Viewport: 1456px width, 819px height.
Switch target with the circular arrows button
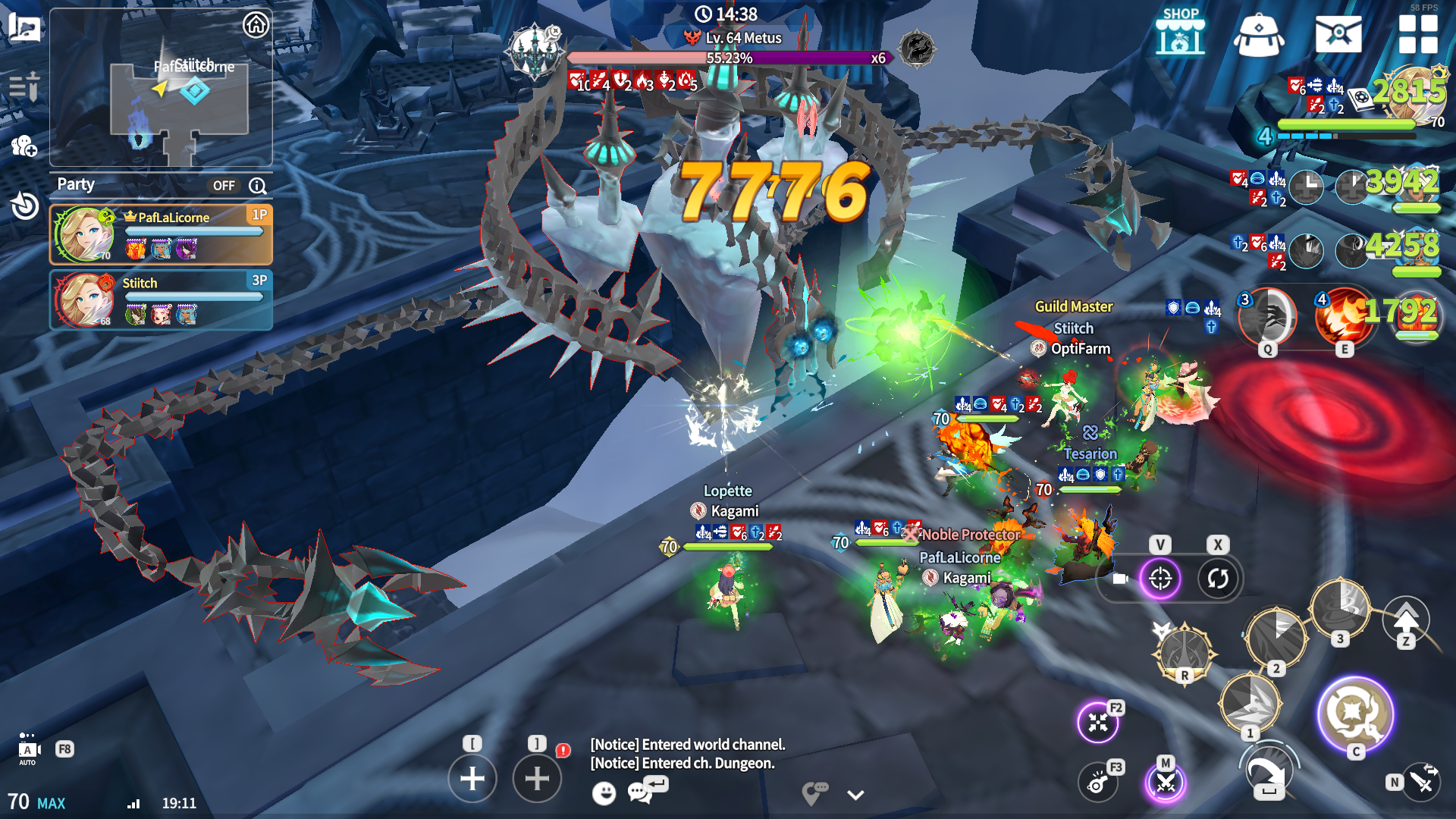click(1218, 579)
